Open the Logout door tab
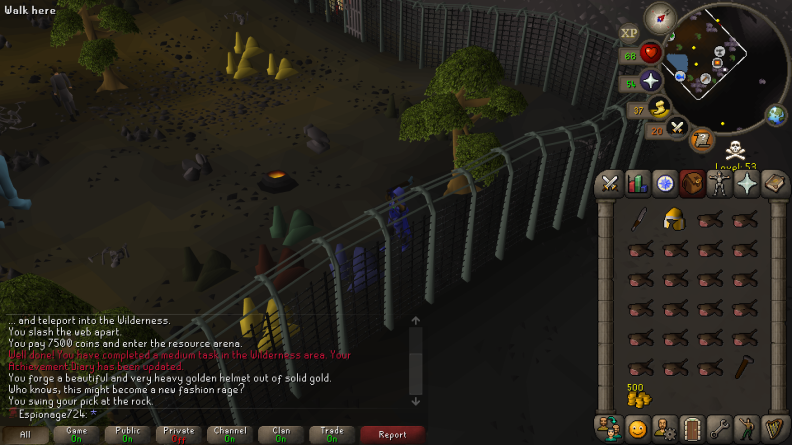Image resolution: width=792 pixels, height=445 pixels. pyautogui.click(x=692, y=429)
